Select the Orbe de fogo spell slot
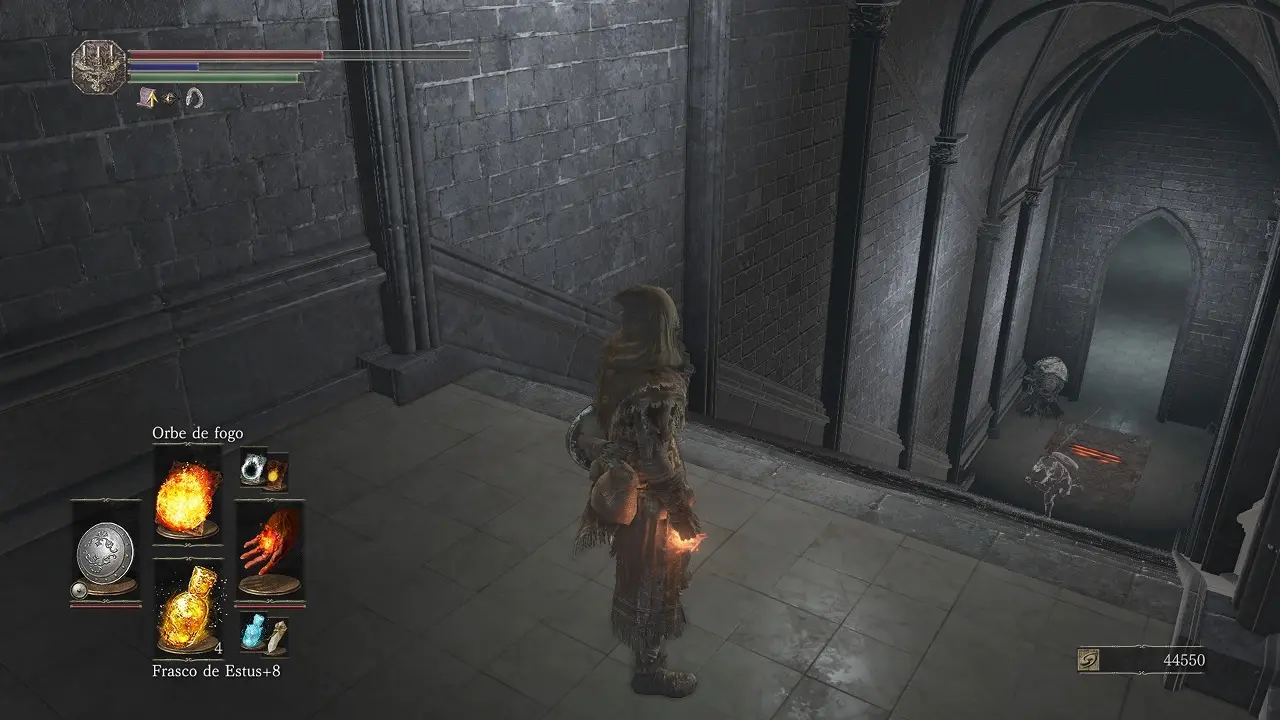1280x720 pixels. [188, 493]
